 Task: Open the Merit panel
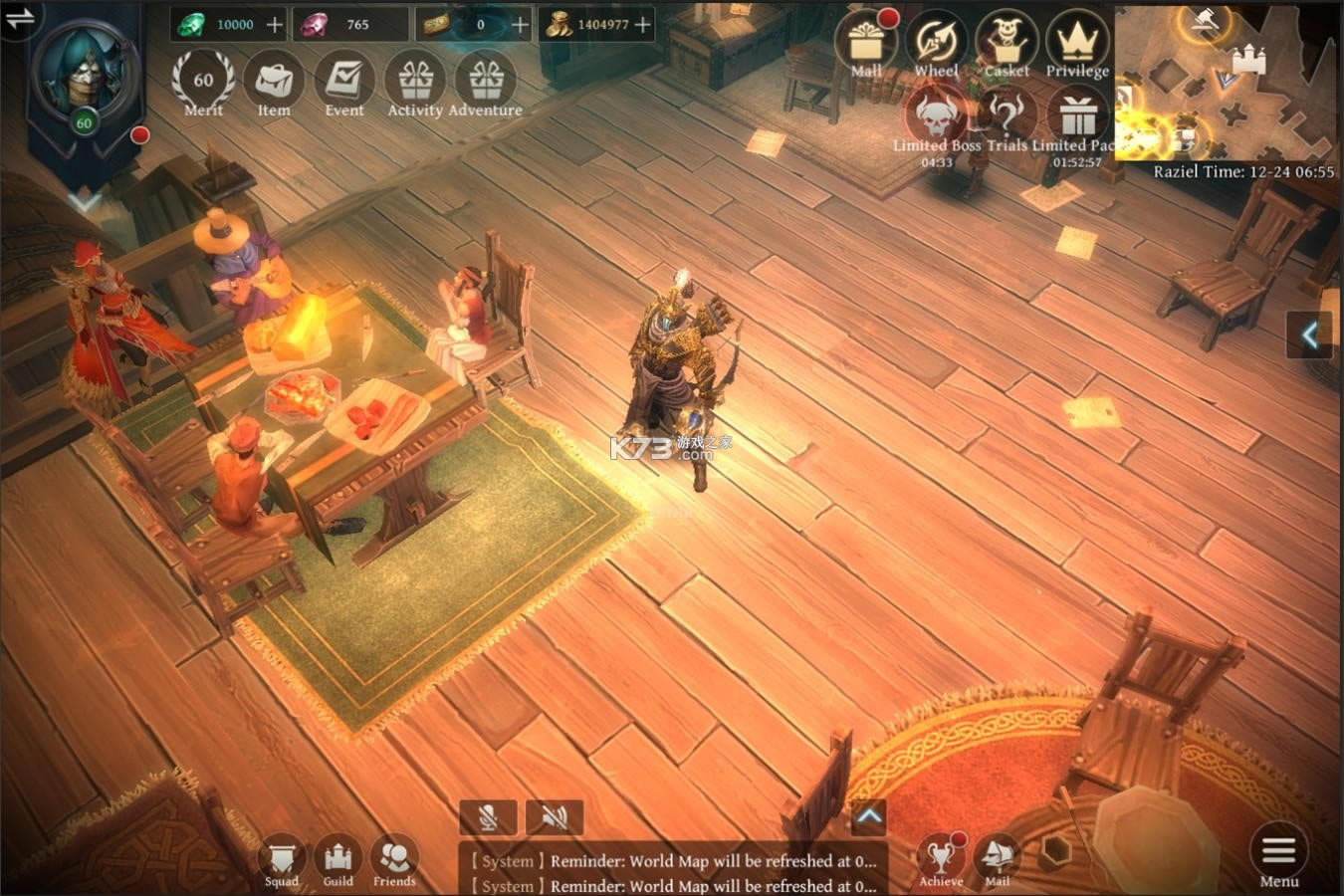point(203,83)
